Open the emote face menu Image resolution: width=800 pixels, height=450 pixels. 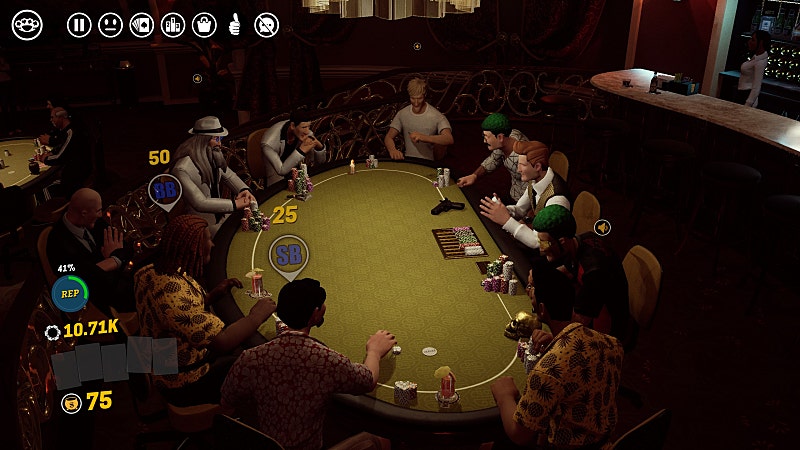(x=110, y=25)
